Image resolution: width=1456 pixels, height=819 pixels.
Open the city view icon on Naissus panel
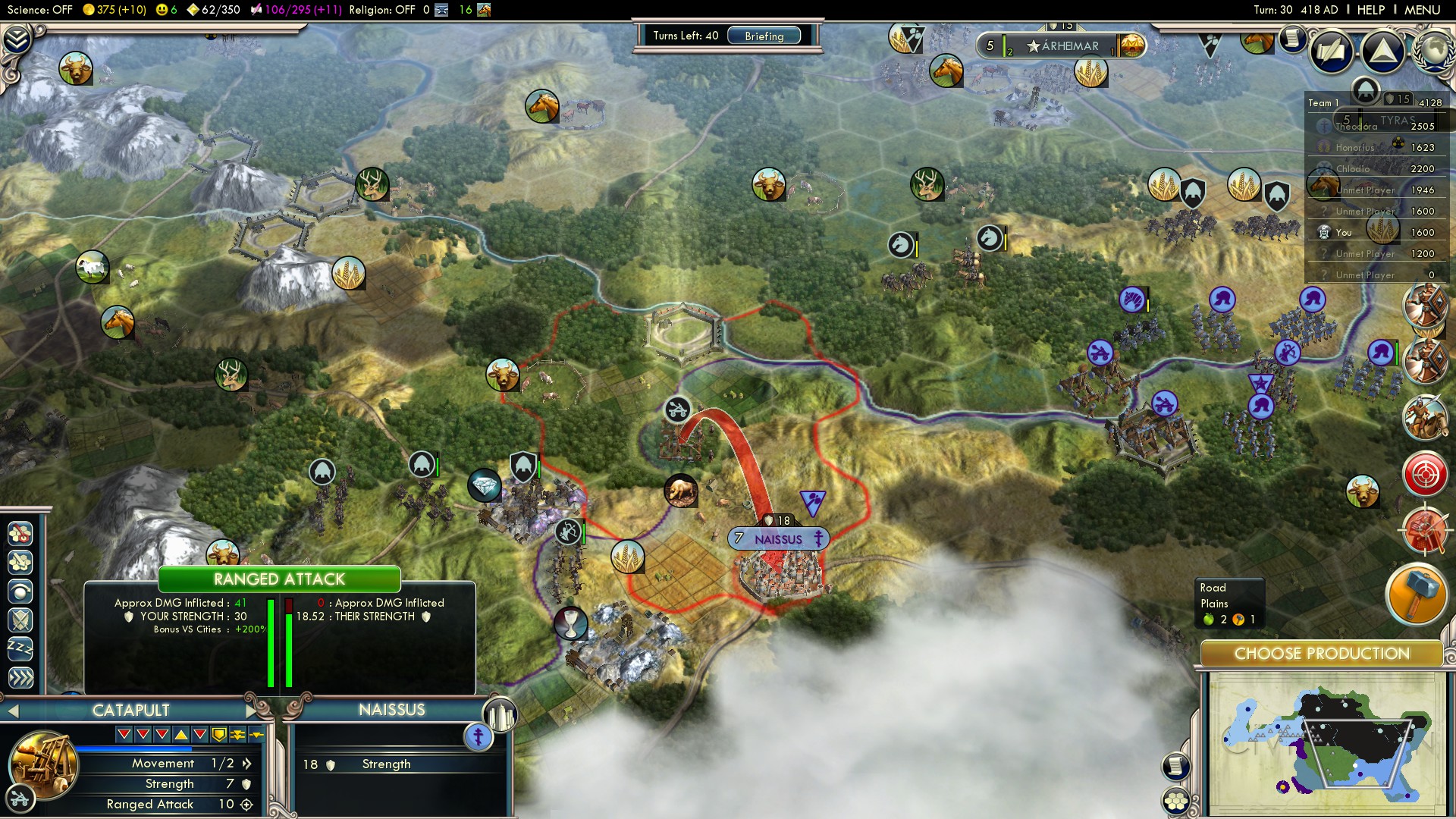pos(501,715)
